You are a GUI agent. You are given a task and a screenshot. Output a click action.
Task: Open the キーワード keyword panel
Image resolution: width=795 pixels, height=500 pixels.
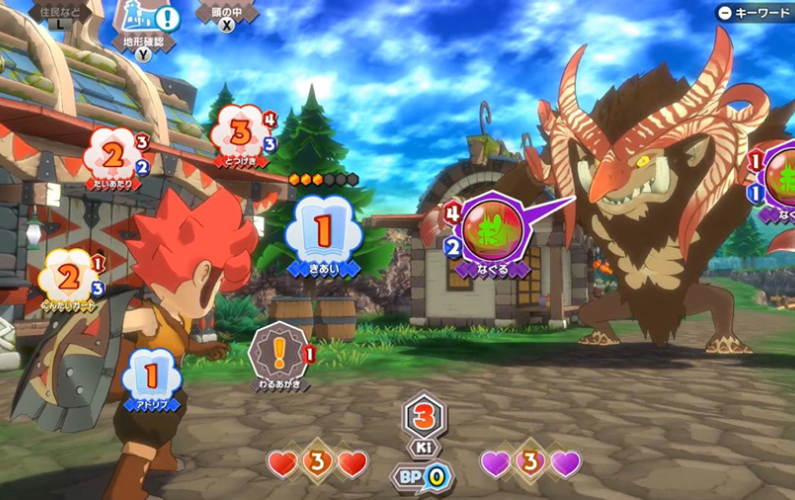(x=754, y=13)
